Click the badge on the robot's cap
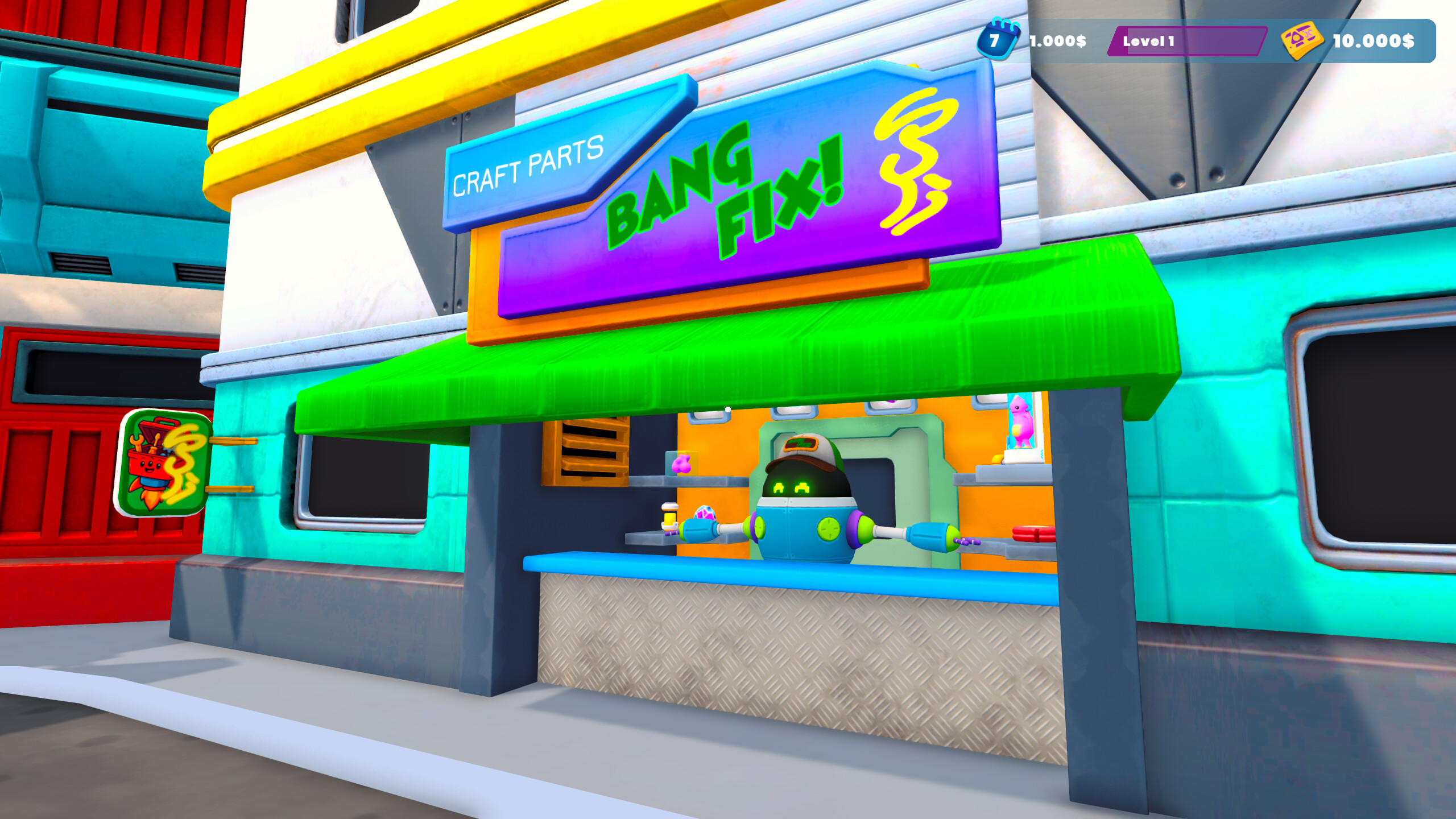The image size is (1456, 819). (x=801, y=444)
